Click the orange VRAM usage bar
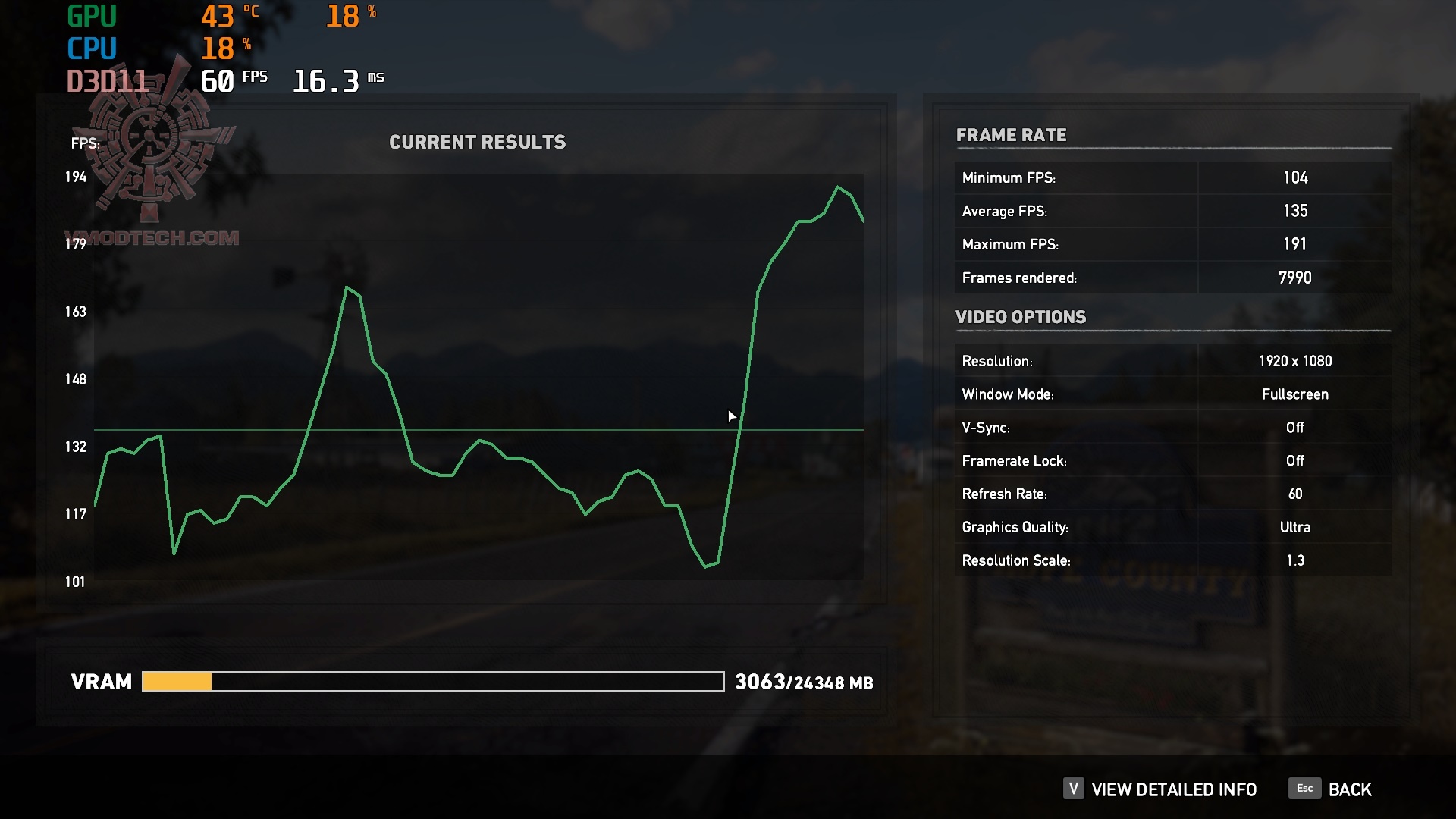This screenshot has width=1456, height=819. tap(177, 682)
